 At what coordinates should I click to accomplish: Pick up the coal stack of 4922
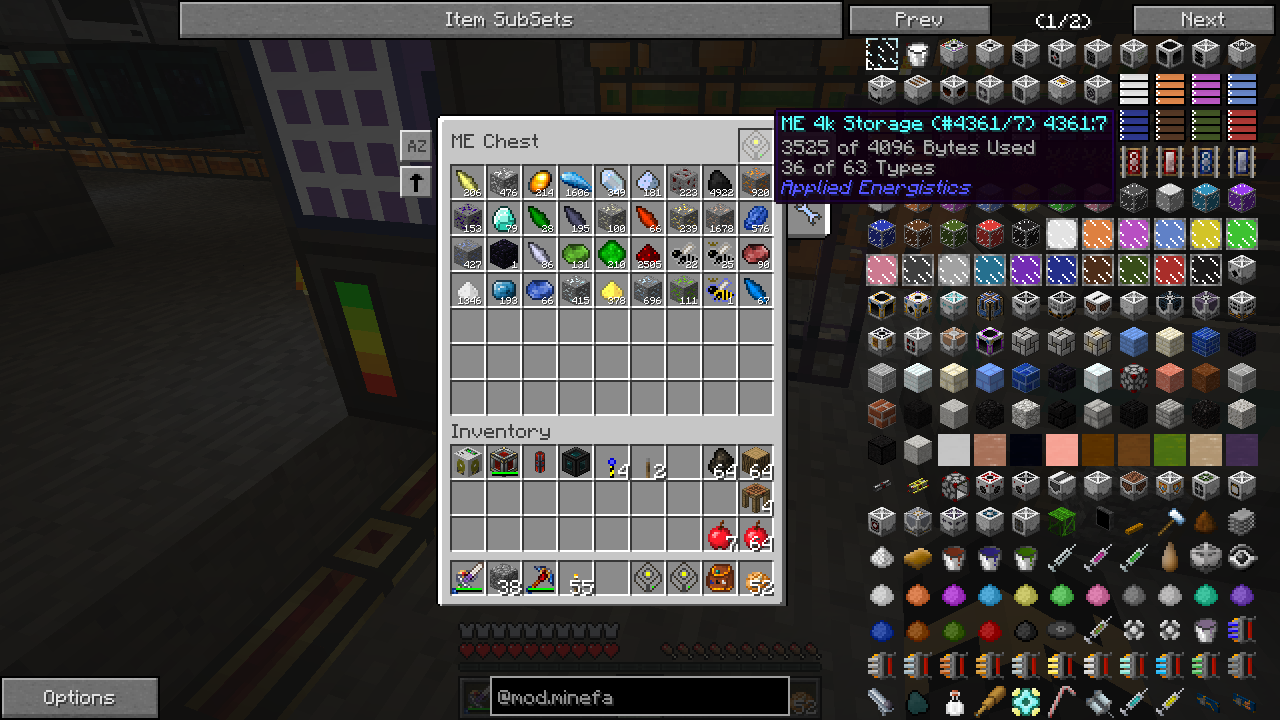tap(720, 183)
